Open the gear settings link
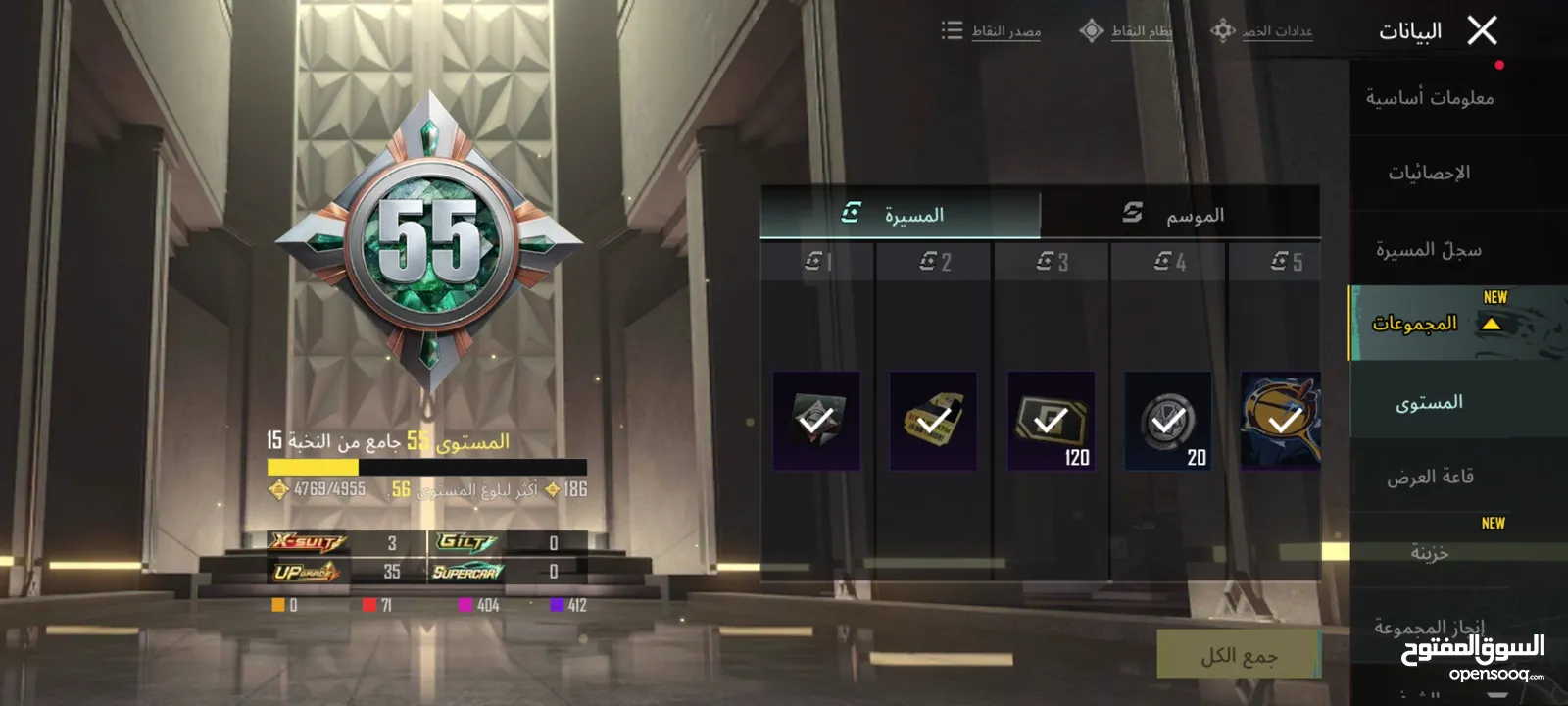This screenshot has width=1568, height=706. coord(1262,31)
